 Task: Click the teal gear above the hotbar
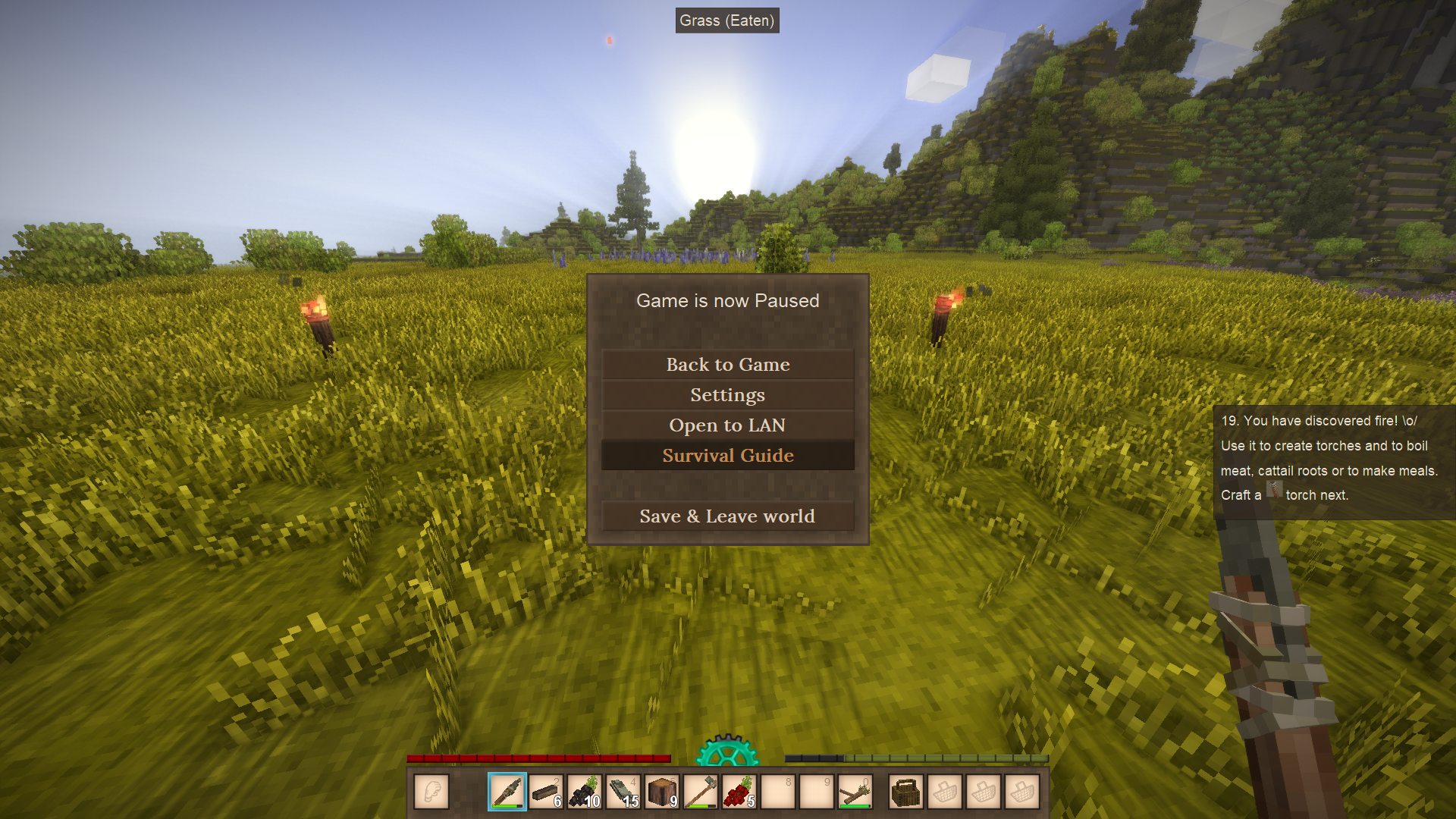pyautogui.click(x=727, y=751)
